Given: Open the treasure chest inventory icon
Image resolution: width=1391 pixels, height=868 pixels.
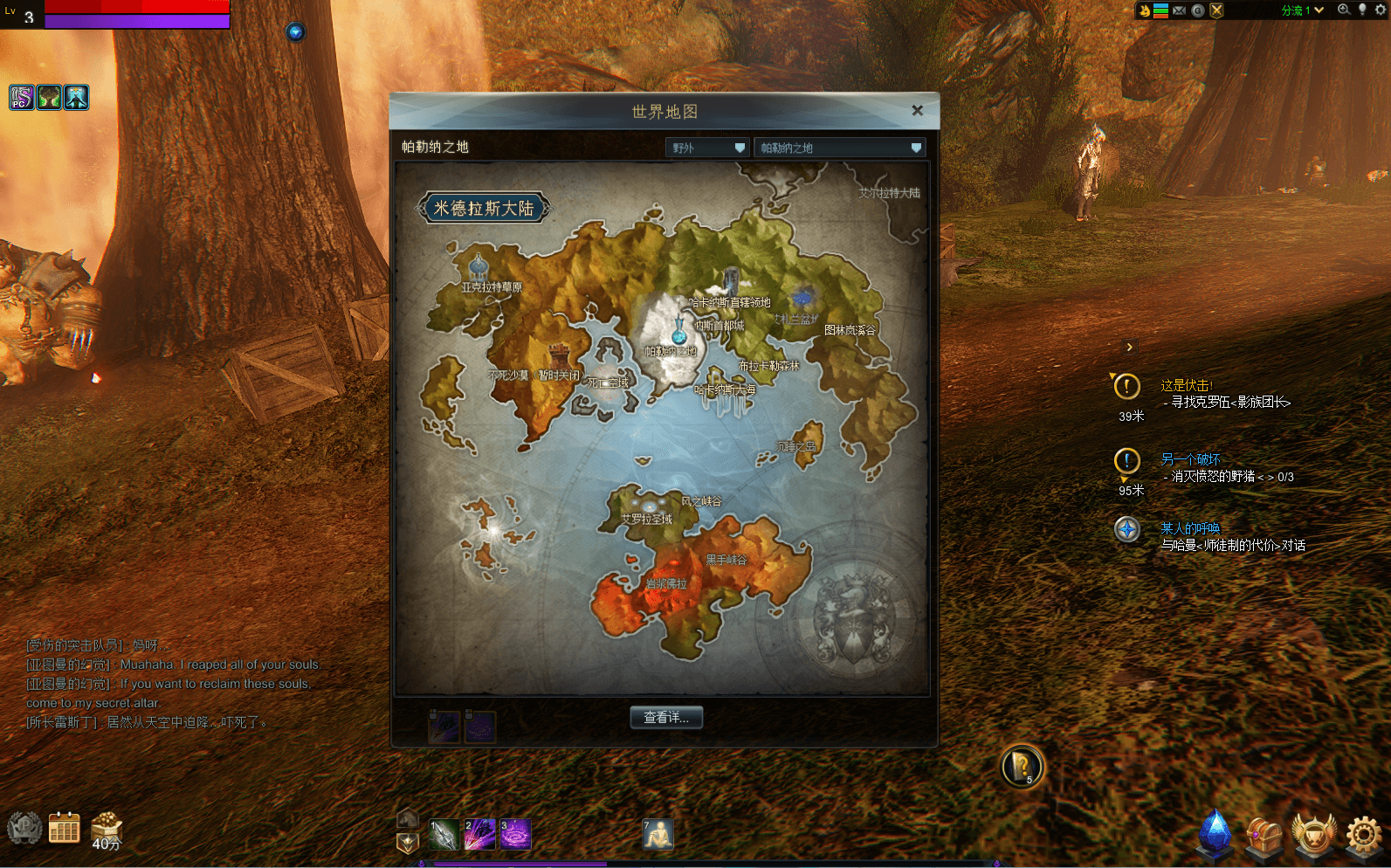Looking at the screenshot, I should [x=1264, y=836].
